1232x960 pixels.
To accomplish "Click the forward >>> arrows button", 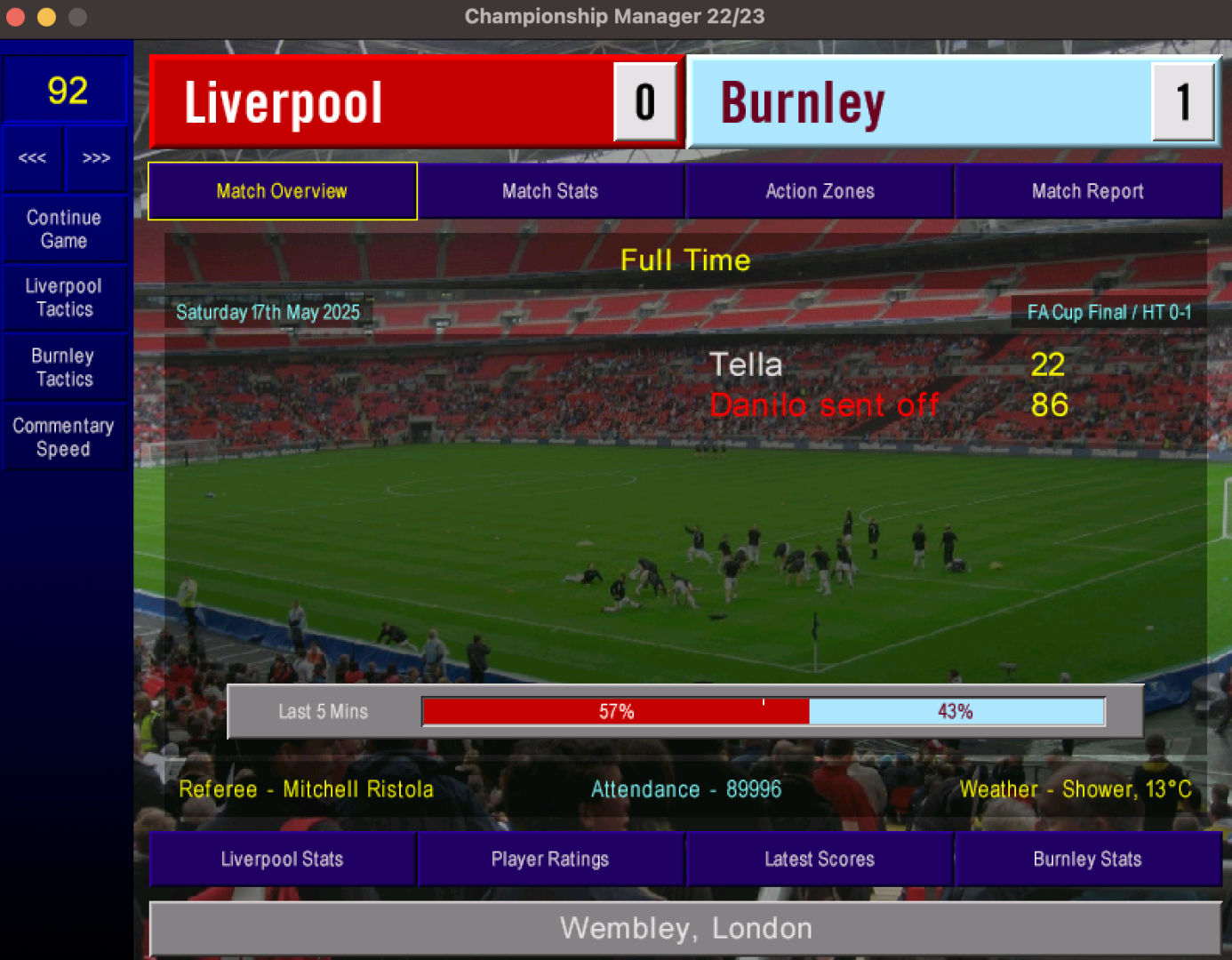I will coord(96,158).
